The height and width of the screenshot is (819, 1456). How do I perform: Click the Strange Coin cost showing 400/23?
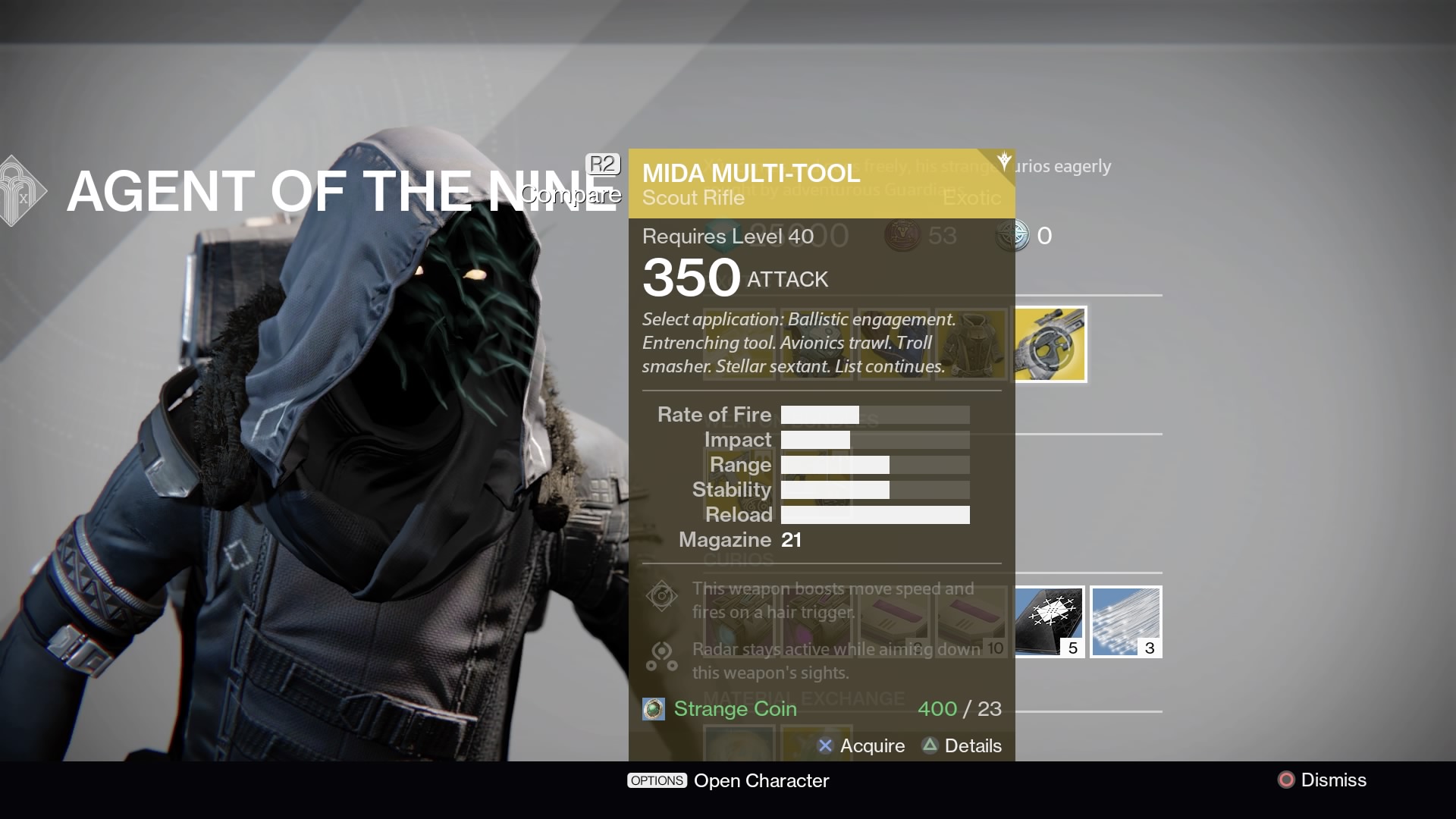click(x=959, y=709)
